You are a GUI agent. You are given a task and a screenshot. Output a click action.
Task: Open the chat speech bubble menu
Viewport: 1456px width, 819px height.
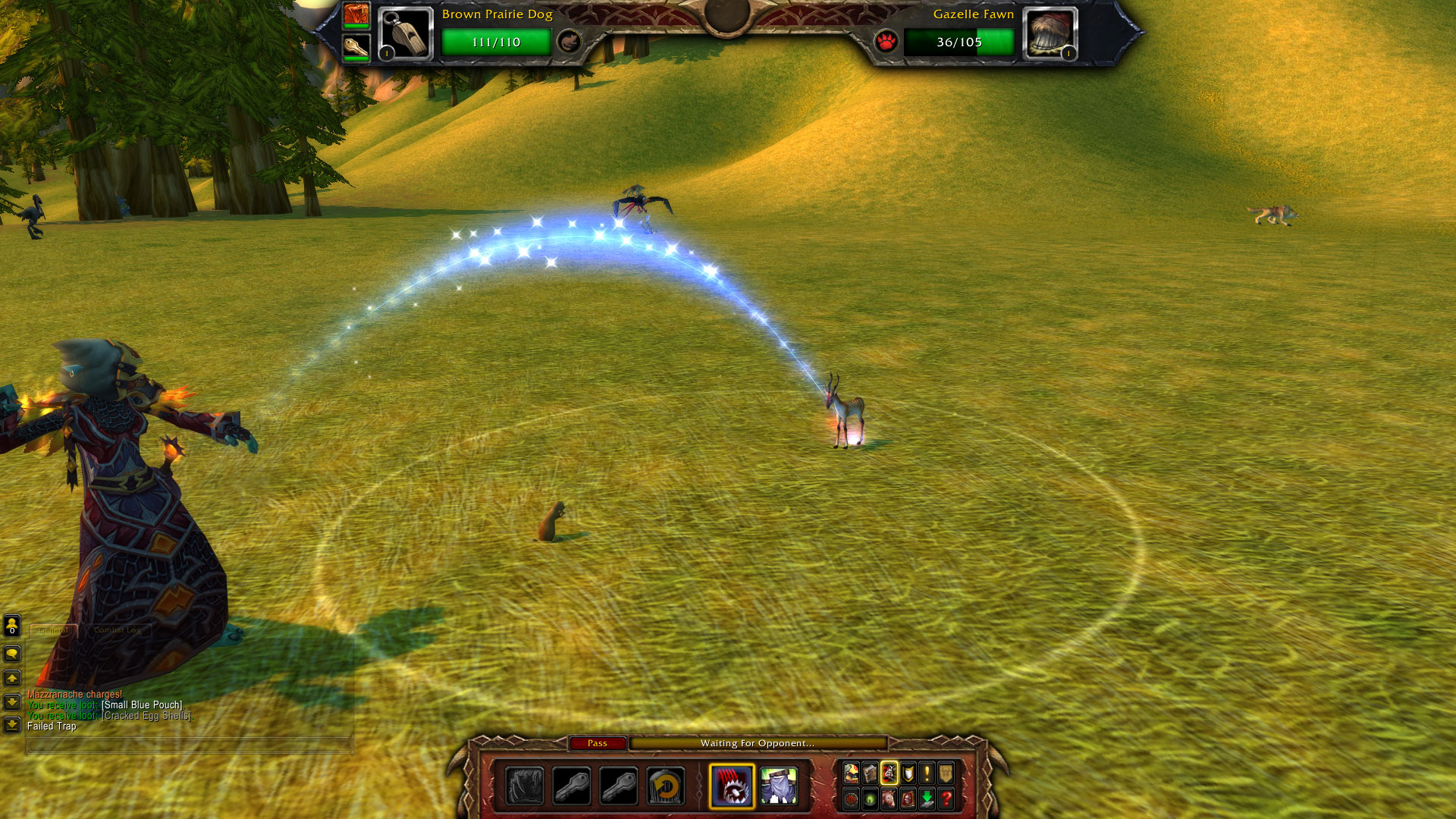(12, 654)
